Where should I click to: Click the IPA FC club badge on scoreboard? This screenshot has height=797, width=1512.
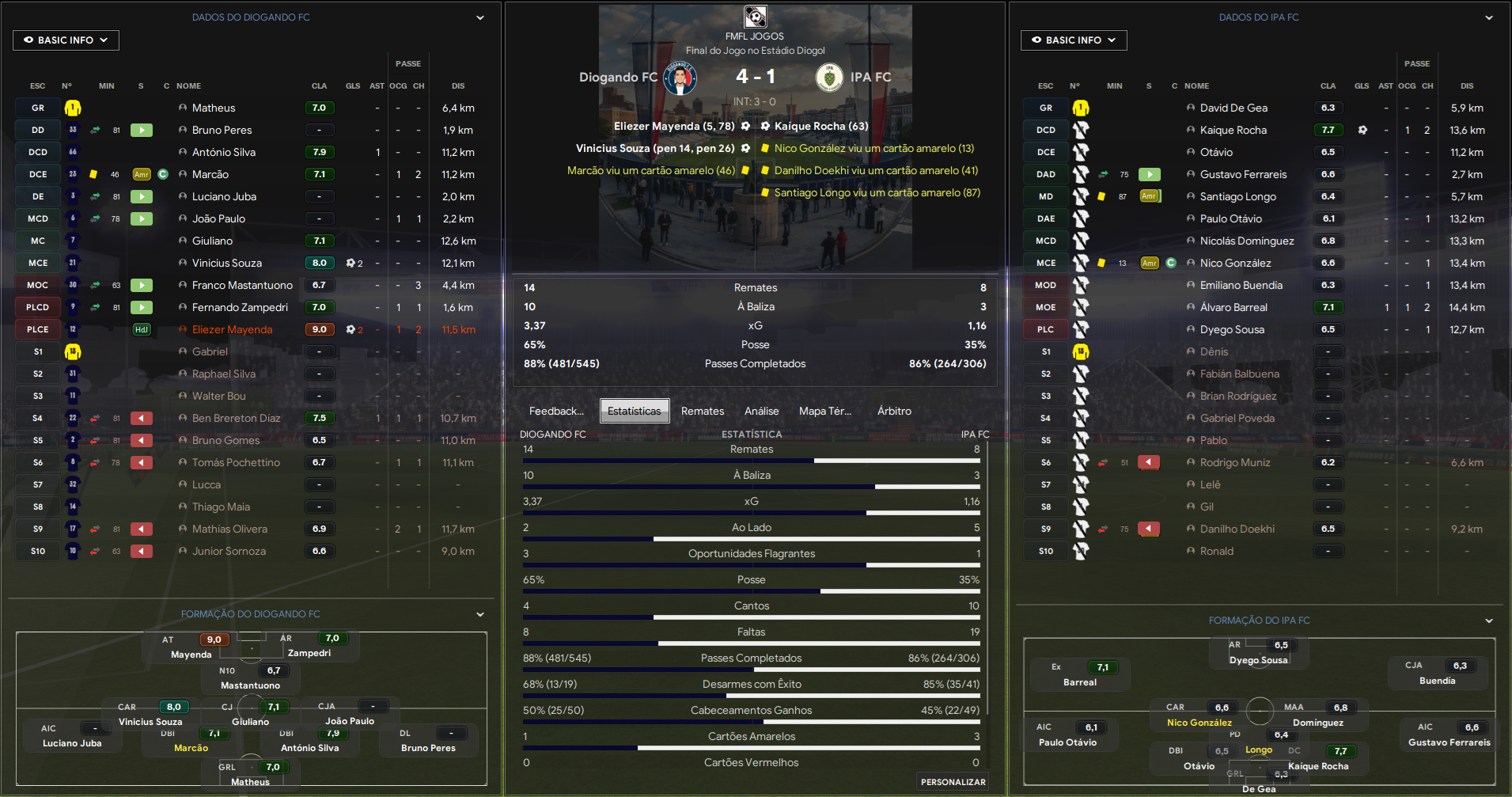pos(829,77)
